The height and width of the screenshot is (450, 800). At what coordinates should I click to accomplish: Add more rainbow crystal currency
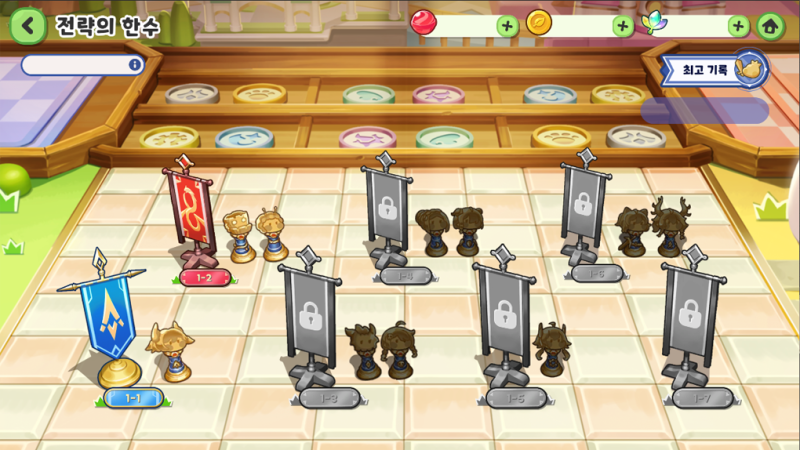tap(738, 26)
